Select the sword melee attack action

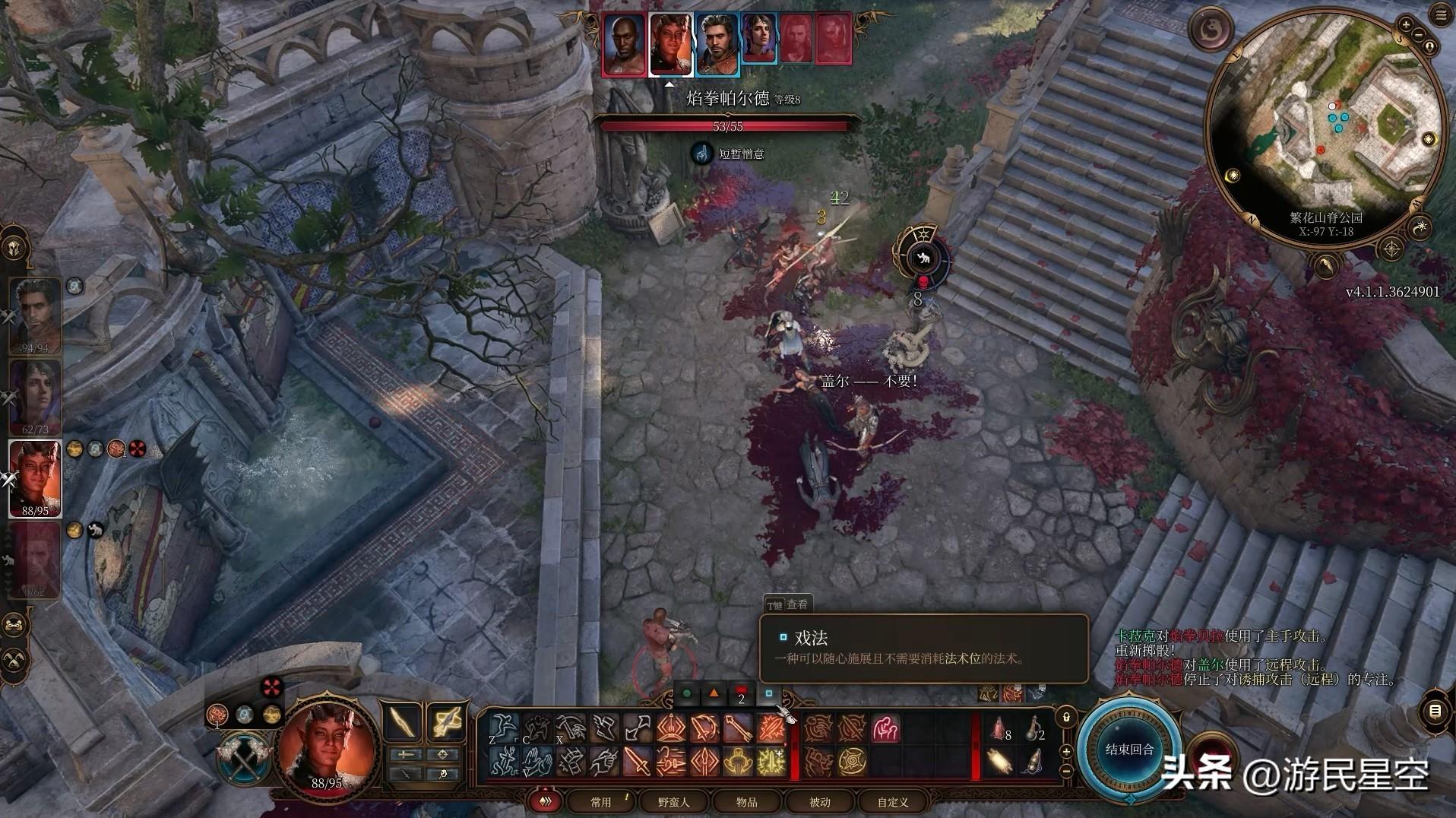pos(636,761)
